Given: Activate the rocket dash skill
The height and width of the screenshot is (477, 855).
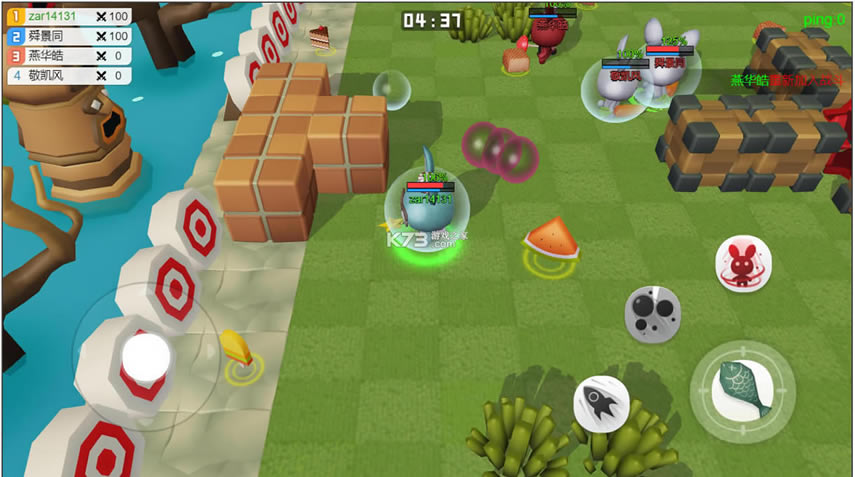Looking at the screenshot, I should (601, 404).
